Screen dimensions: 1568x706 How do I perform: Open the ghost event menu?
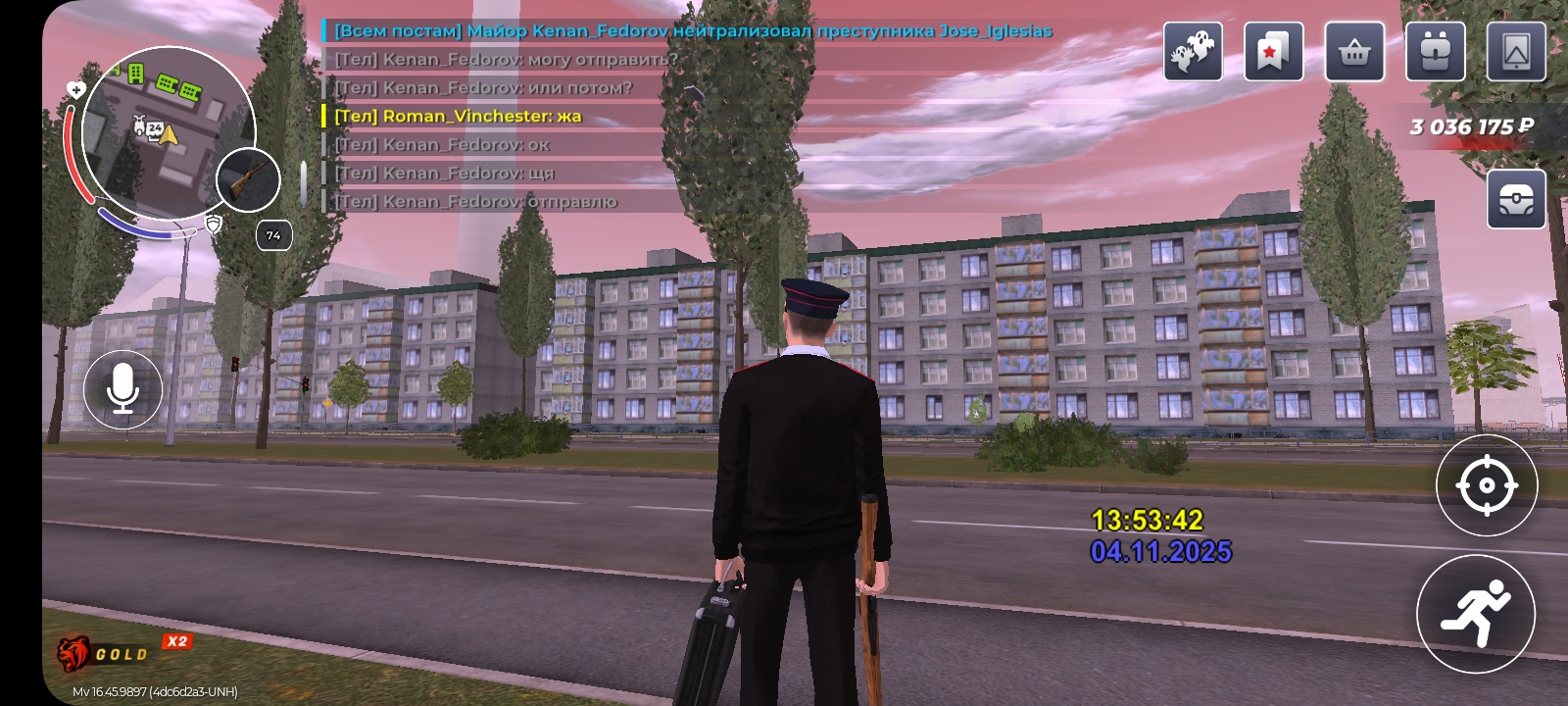point(1193,52)
